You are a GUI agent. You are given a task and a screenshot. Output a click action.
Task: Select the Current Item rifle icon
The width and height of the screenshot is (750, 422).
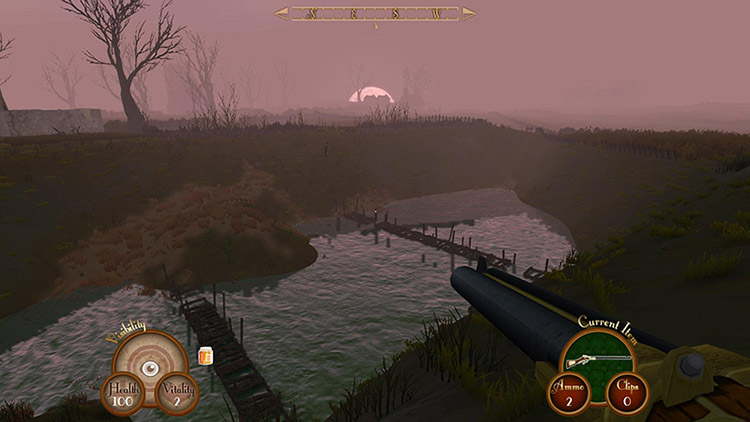pyautogui.click(x=599, y=361)
